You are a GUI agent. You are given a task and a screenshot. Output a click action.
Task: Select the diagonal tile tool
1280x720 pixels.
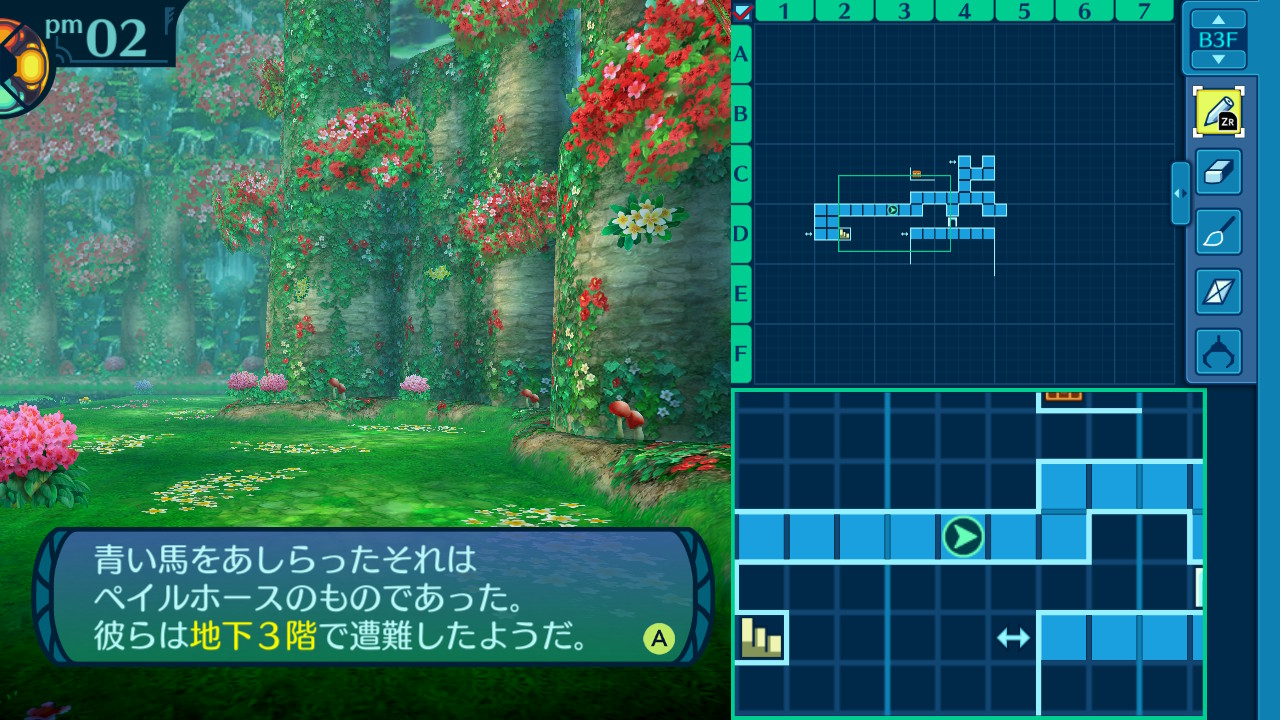tap(1218, 292)
